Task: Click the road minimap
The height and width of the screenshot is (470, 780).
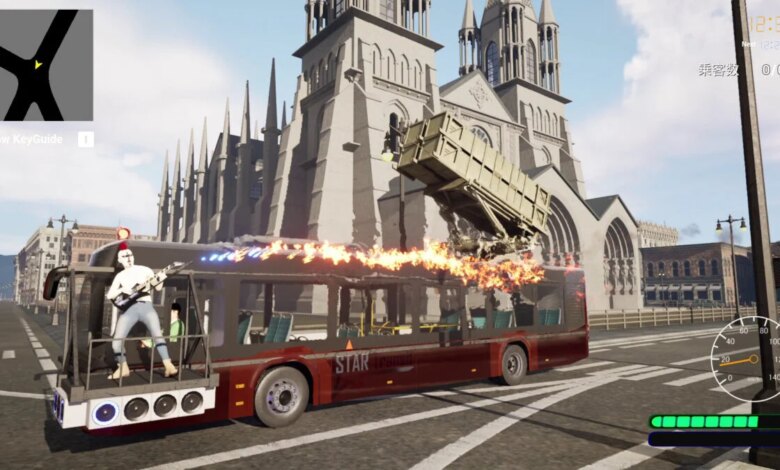Action: click(x=46, y=65)
